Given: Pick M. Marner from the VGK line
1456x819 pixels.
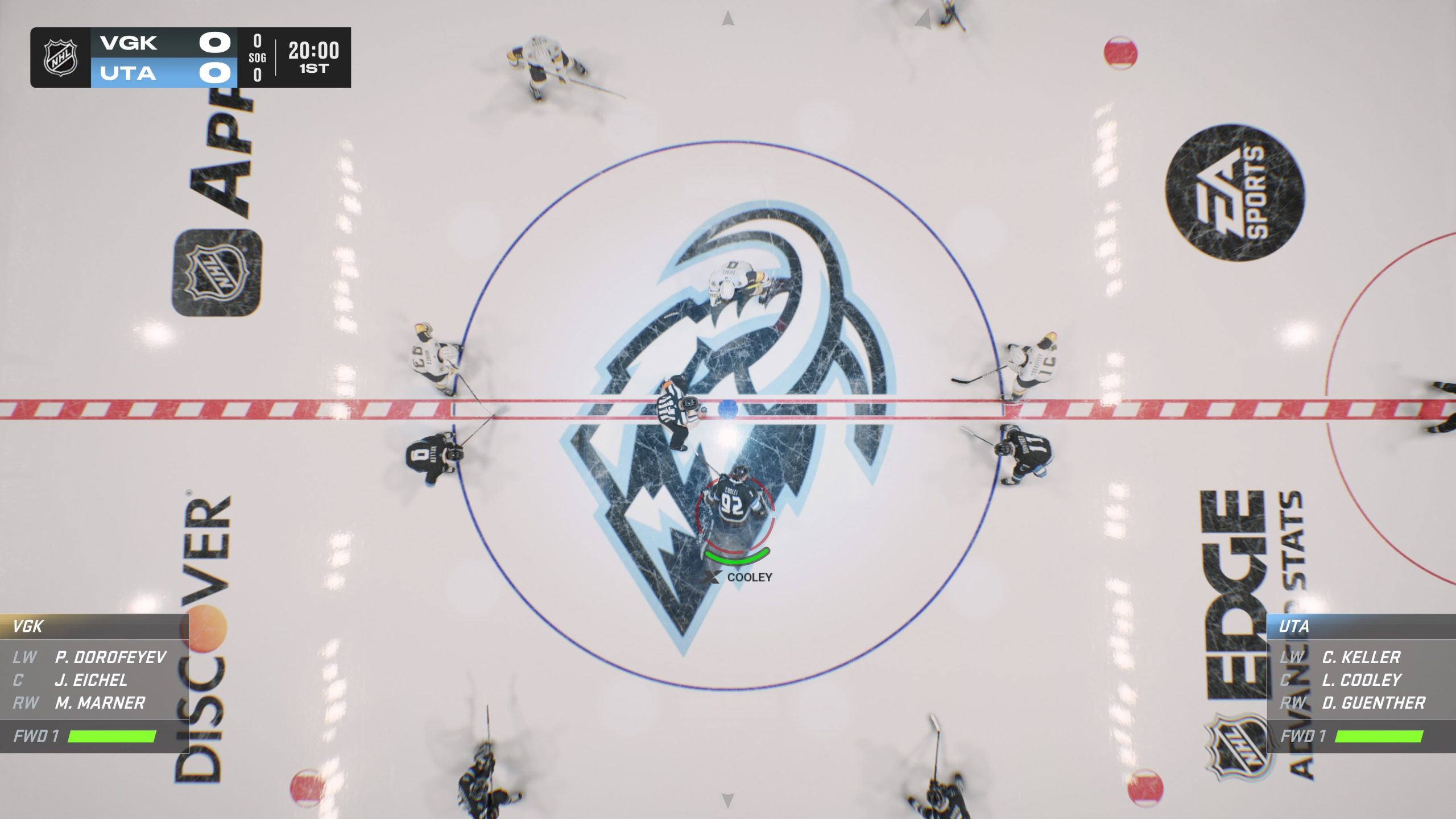Looking at the screenshot, I should coord(100,703).
